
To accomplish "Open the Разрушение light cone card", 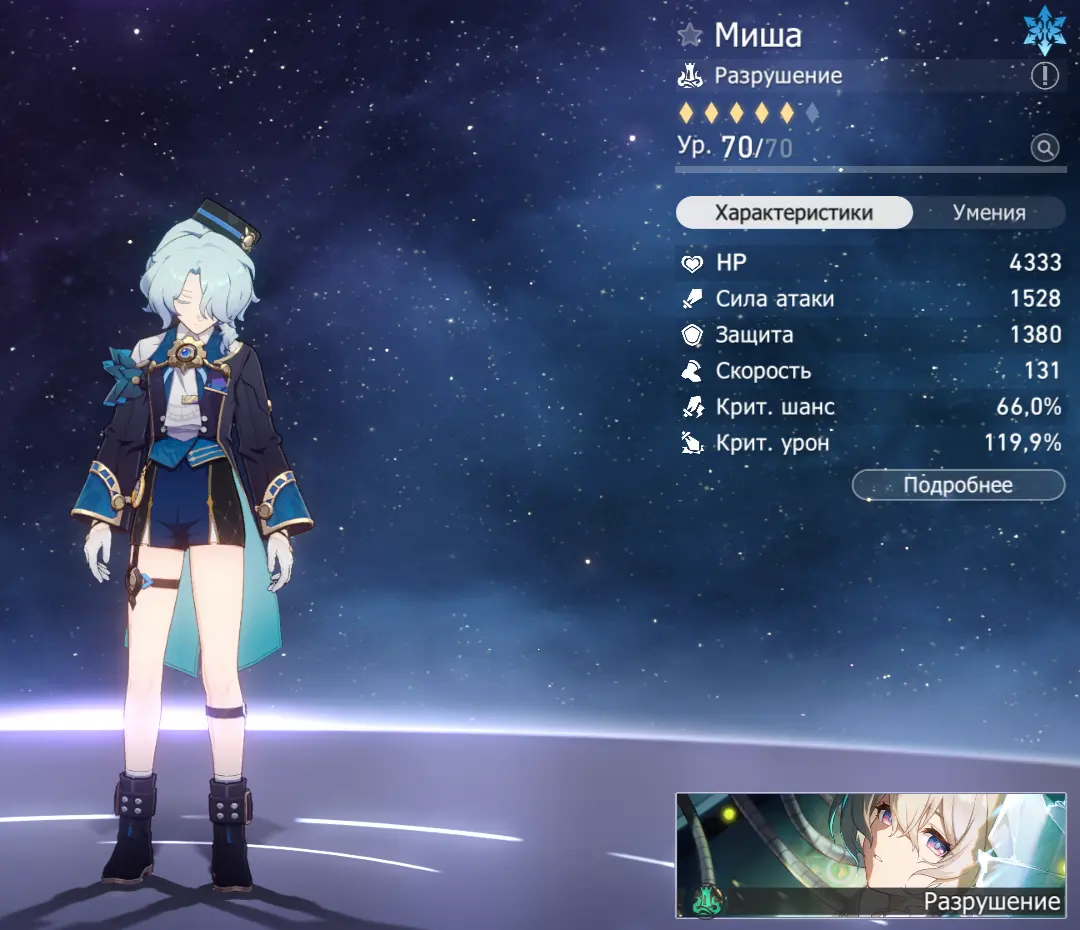I will pyautogui.click(x=870, y=855).
